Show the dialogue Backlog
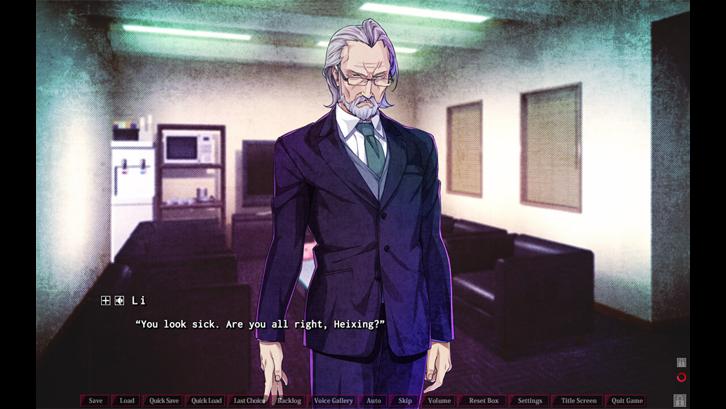The width and height of the screenshot is (726, 409). click(289, 401)
